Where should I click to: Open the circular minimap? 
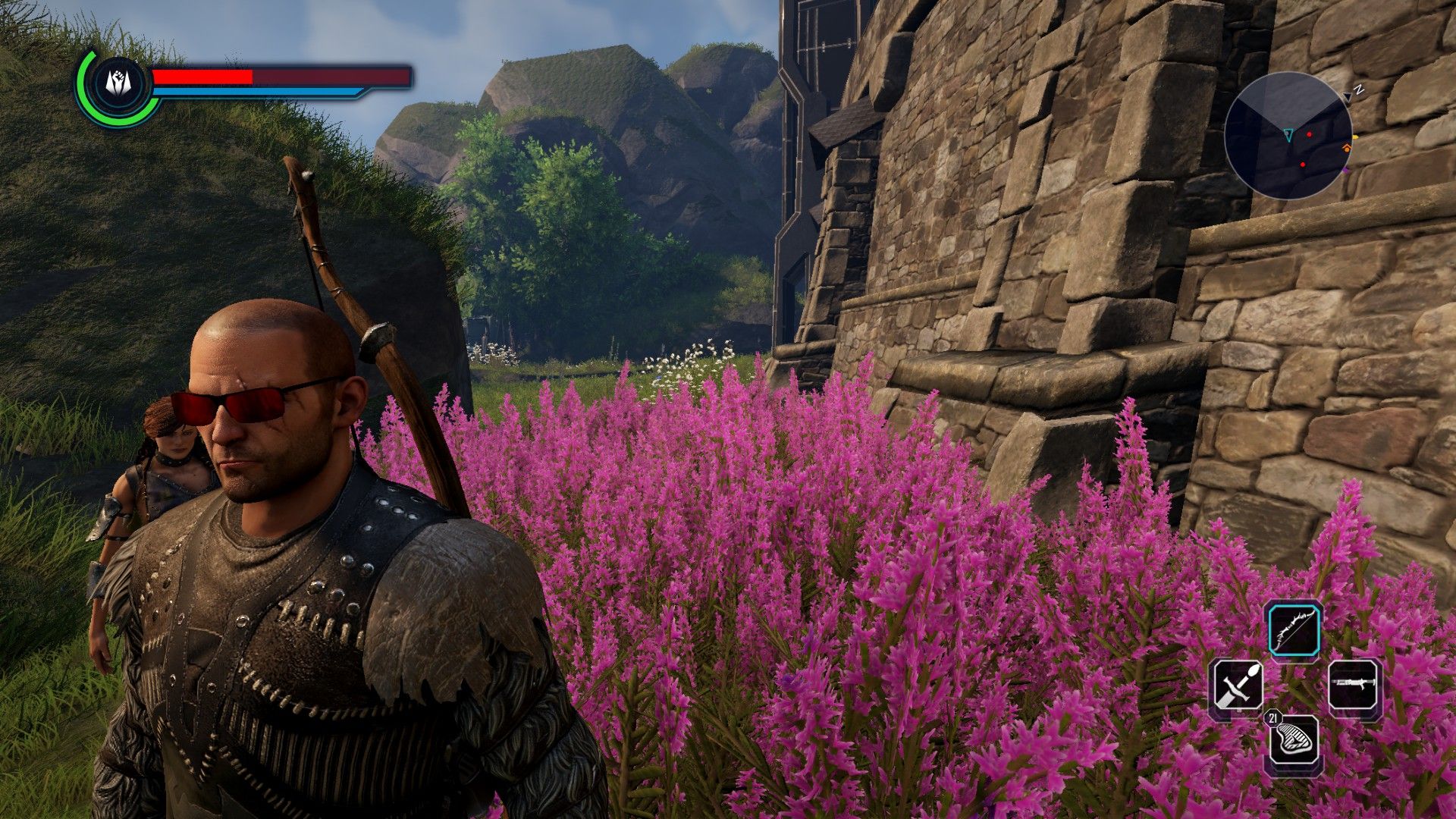[x=1288, y=136]
